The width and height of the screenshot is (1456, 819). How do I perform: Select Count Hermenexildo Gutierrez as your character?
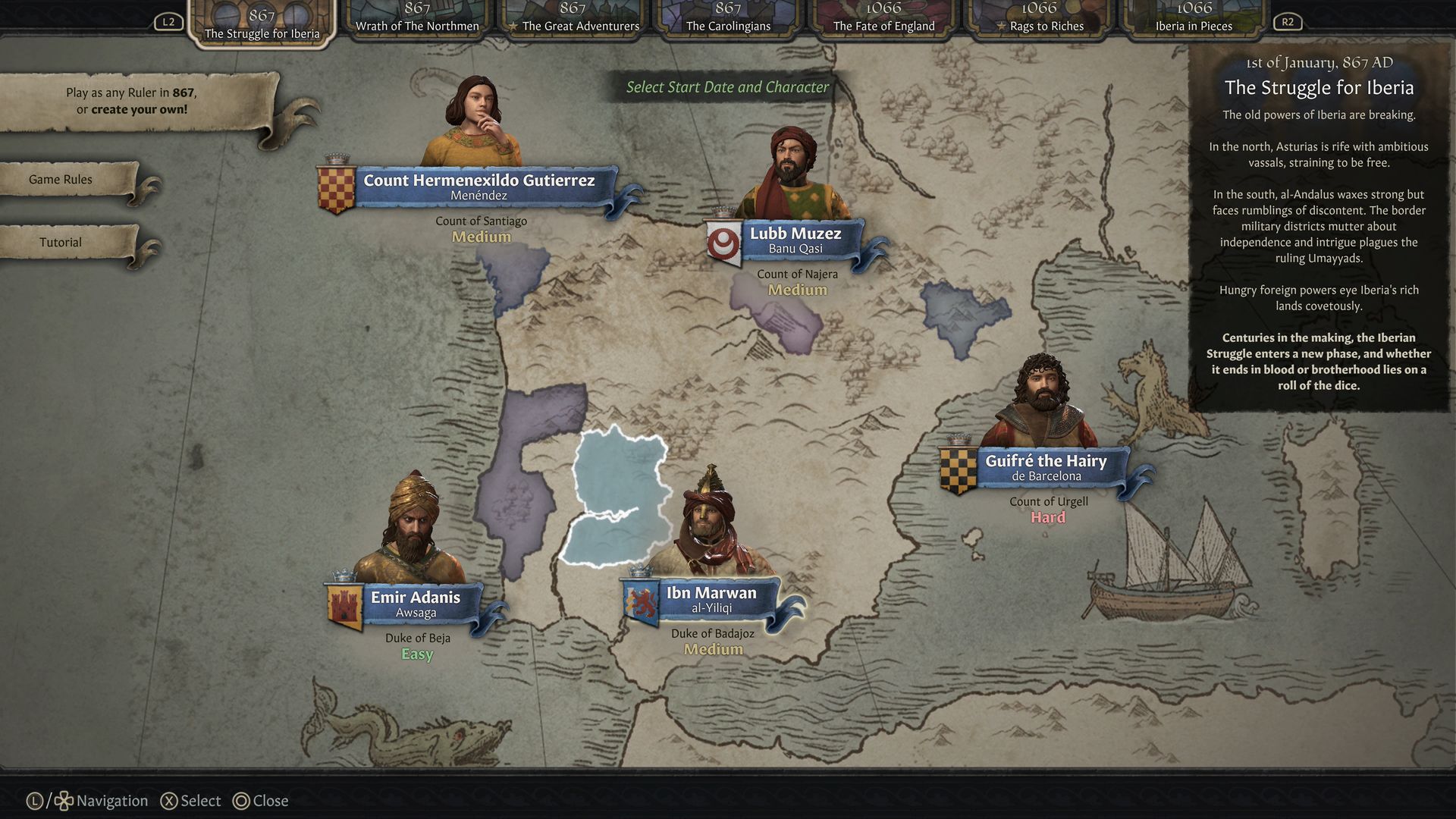pos(479,187)
